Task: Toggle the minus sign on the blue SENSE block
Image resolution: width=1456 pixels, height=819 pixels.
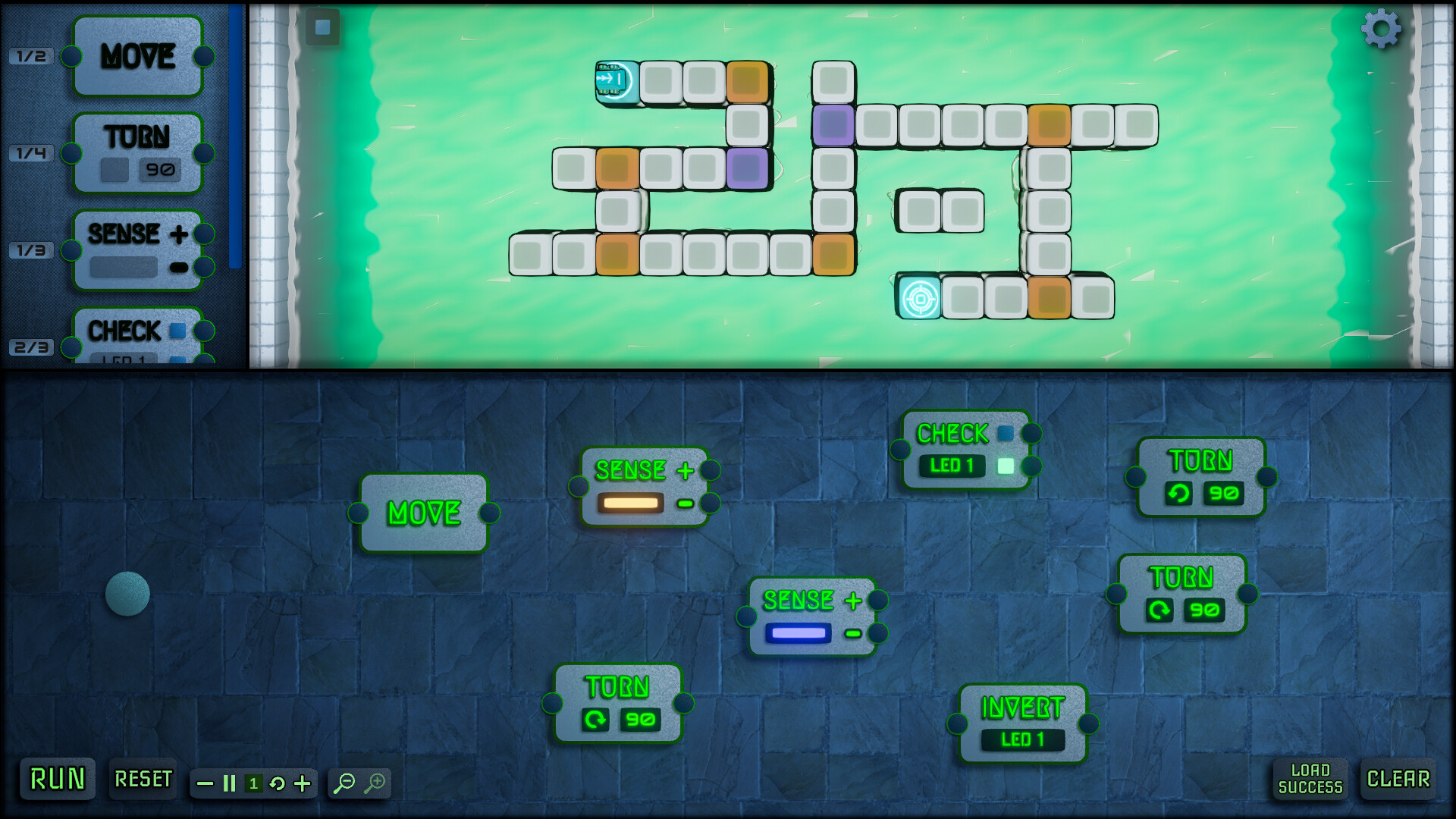Action: 852,634
